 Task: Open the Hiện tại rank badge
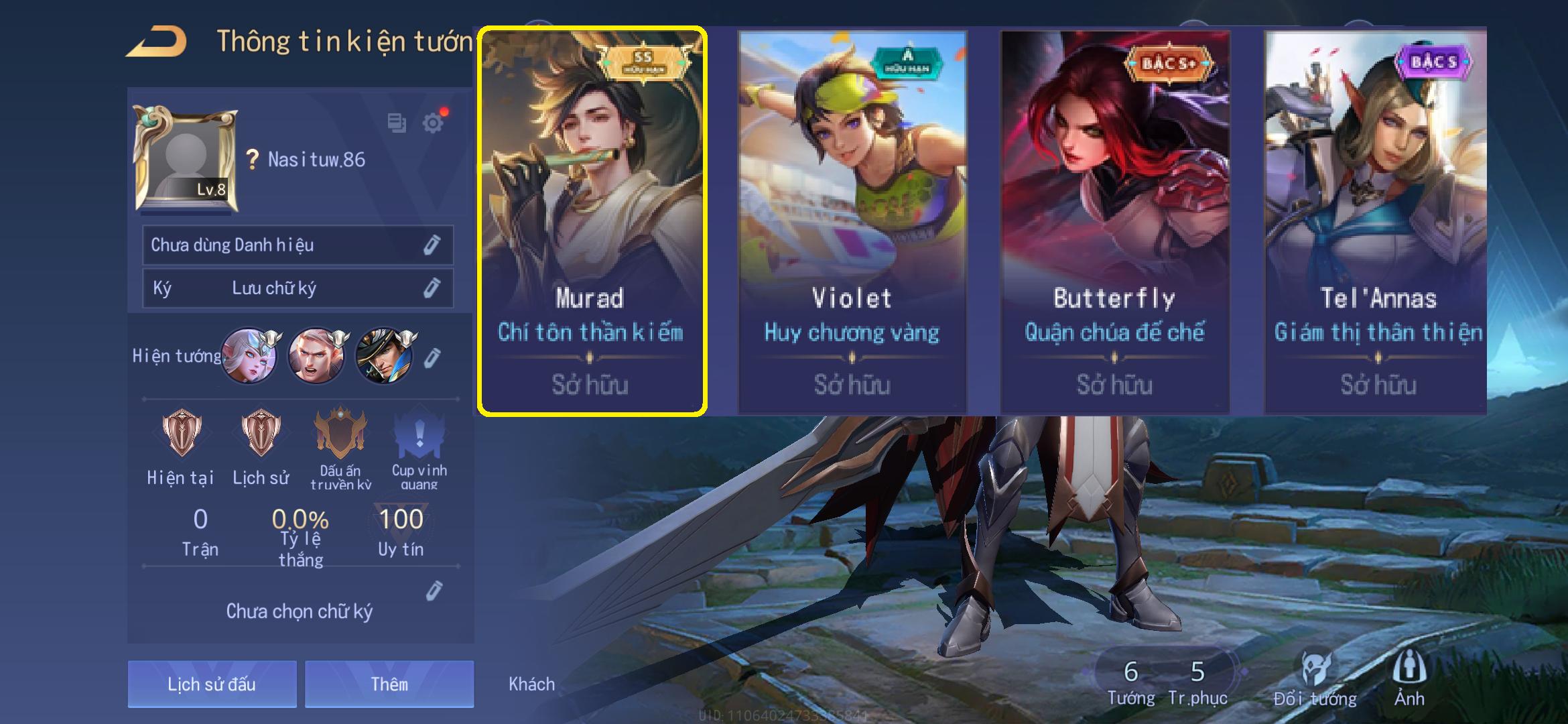[x=181, y=434]
